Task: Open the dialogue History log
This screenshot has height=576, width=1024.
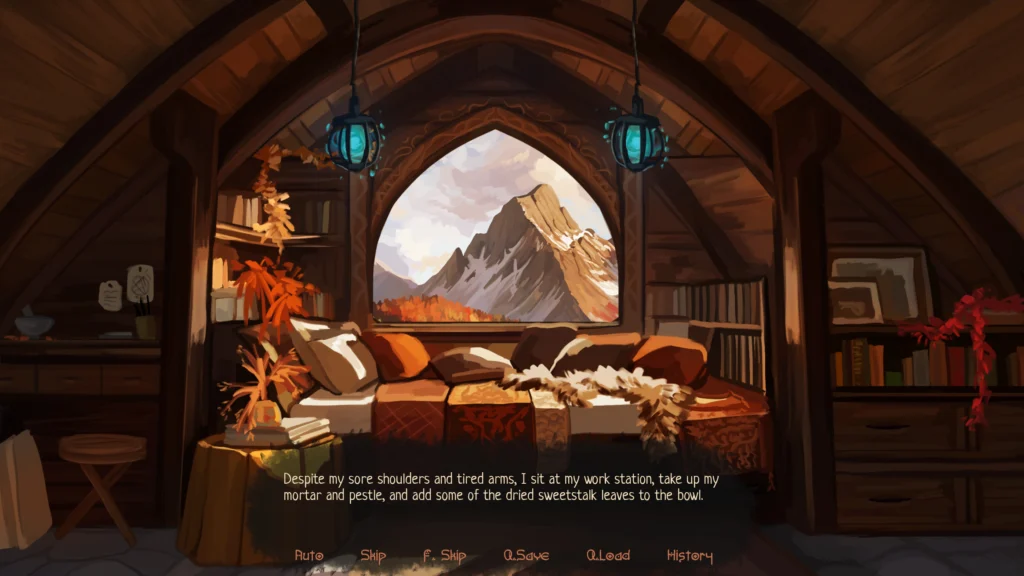Action: point(690,556)
